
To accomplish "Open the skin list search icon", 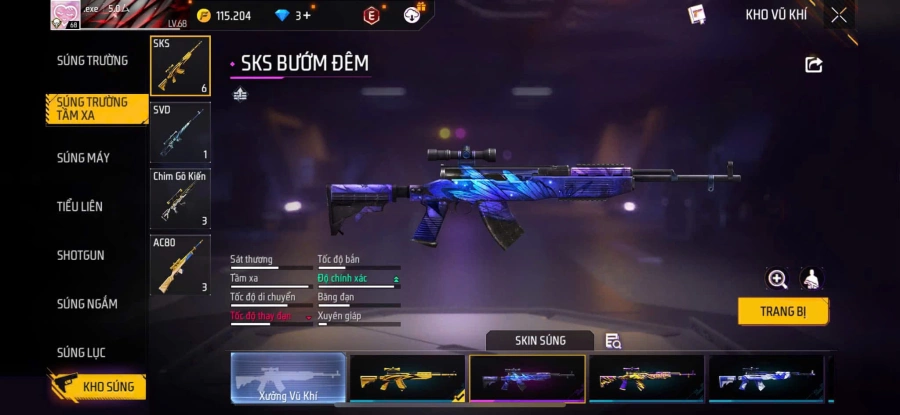I will 613,341.
